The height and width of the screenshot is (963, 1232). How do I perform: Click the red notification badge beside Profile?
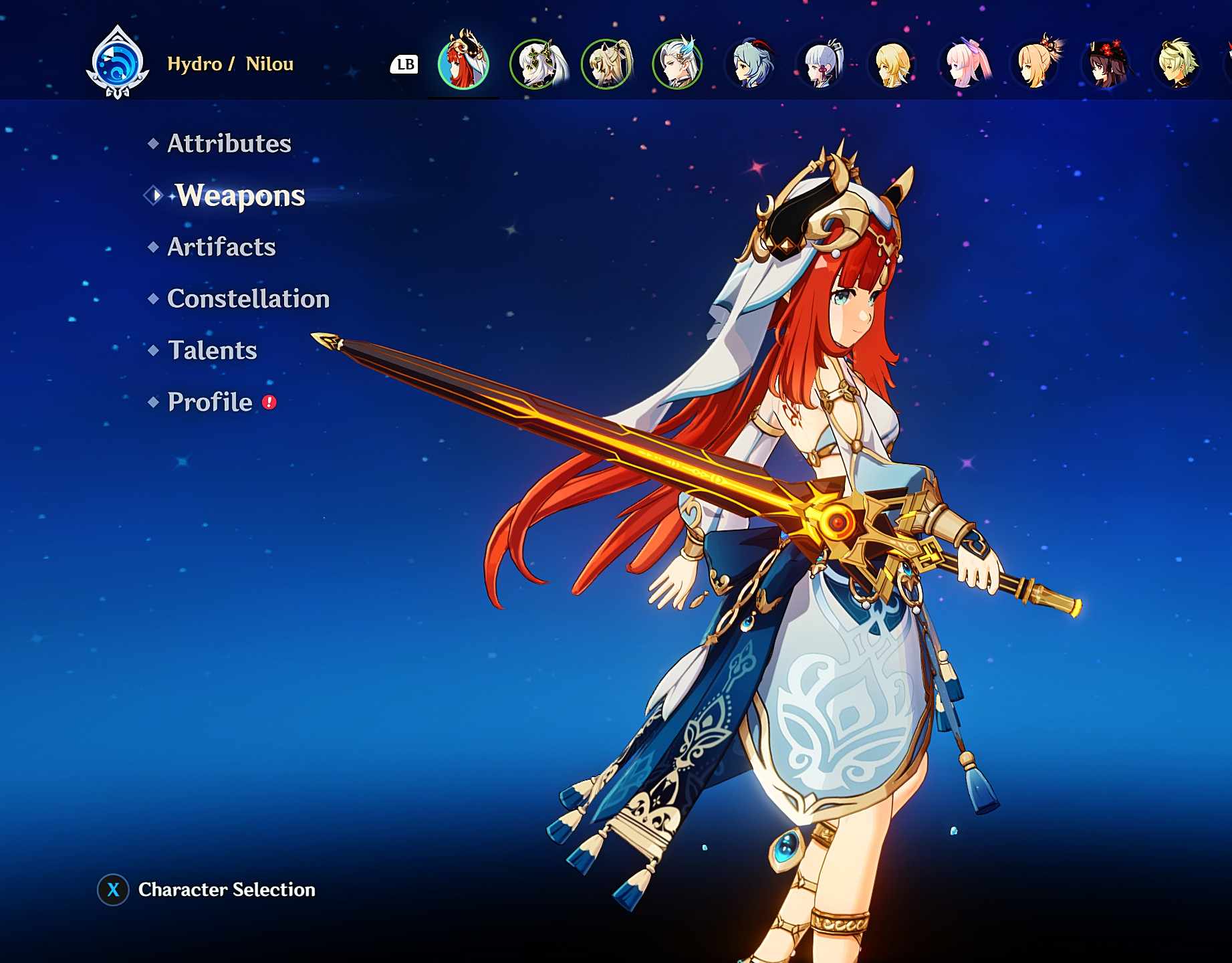(267, 403)
